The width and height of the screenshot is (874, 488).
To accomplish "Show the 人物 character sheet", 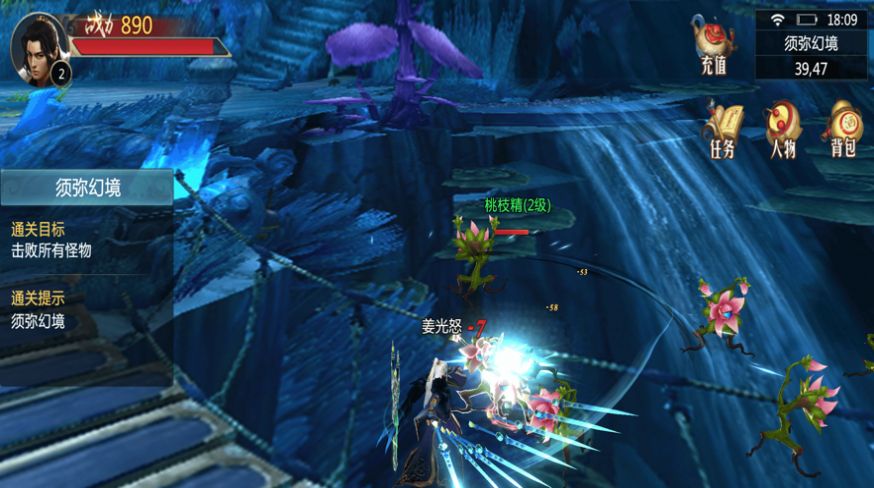I will 781,128.
